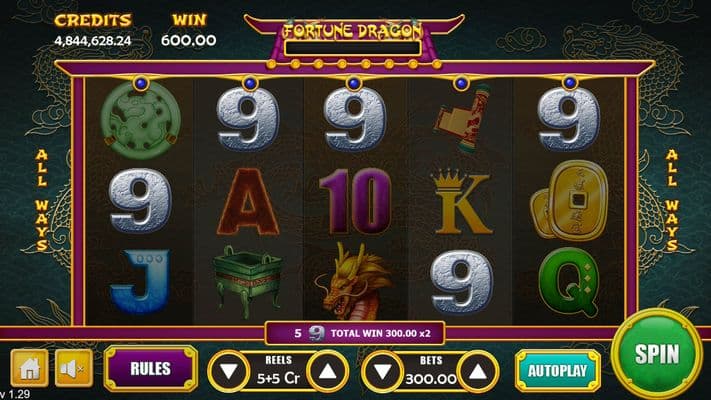Image resolution: width=711 pixels, height=400 pixels.
Task: Hit the green SPIN button
Action: (x=656, y=353)
